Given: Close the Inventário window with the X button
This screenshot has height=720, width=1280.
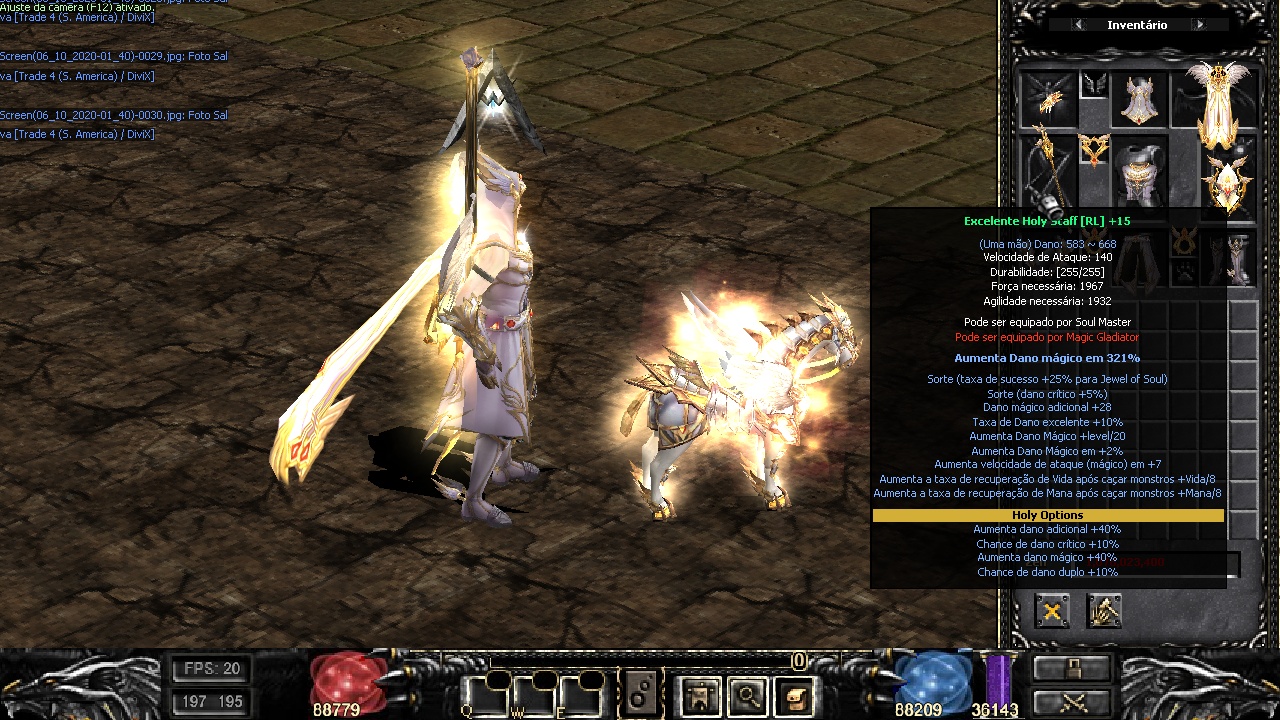Looking at the screenshot, I should click(x=1052, y=611).
